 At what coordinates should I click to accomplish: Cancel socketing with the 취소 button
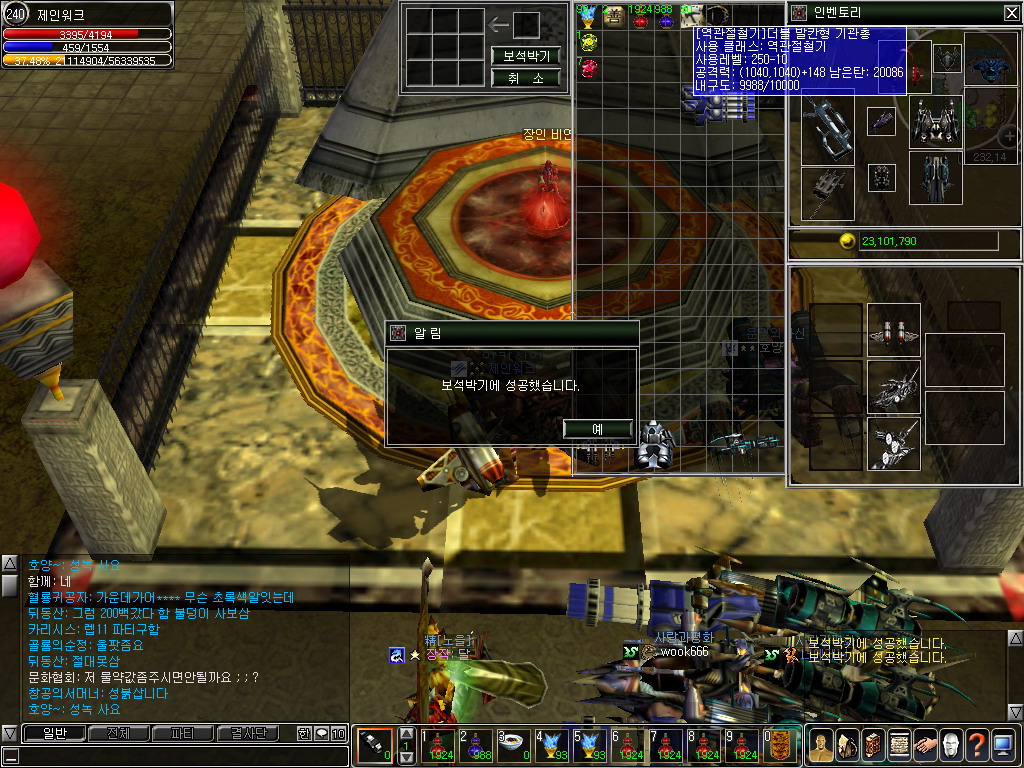pos(525,78)
